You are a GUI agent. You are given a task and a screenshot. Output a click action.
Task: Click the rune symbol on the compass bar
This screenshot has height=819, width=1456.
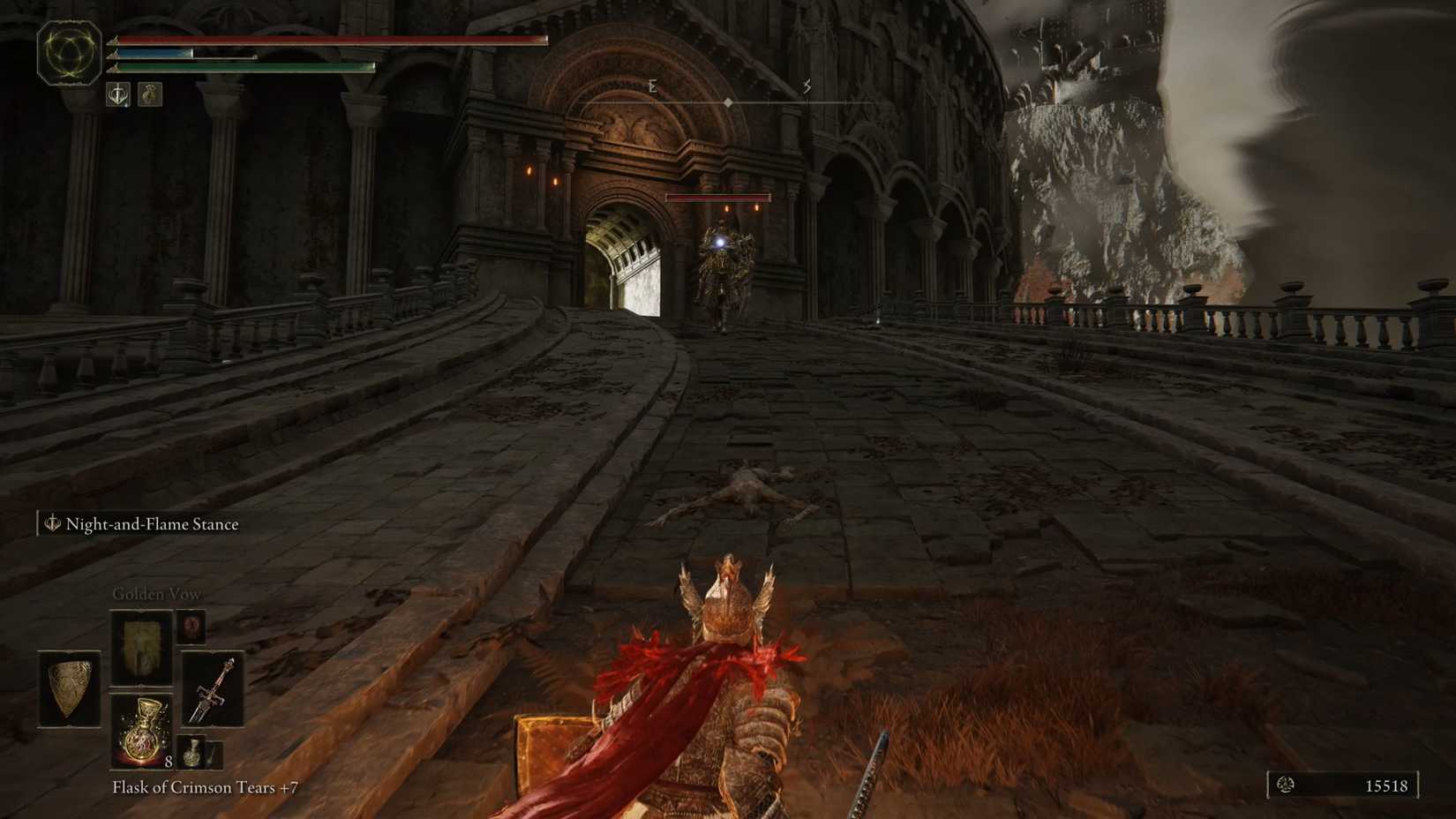pos(806,86)
